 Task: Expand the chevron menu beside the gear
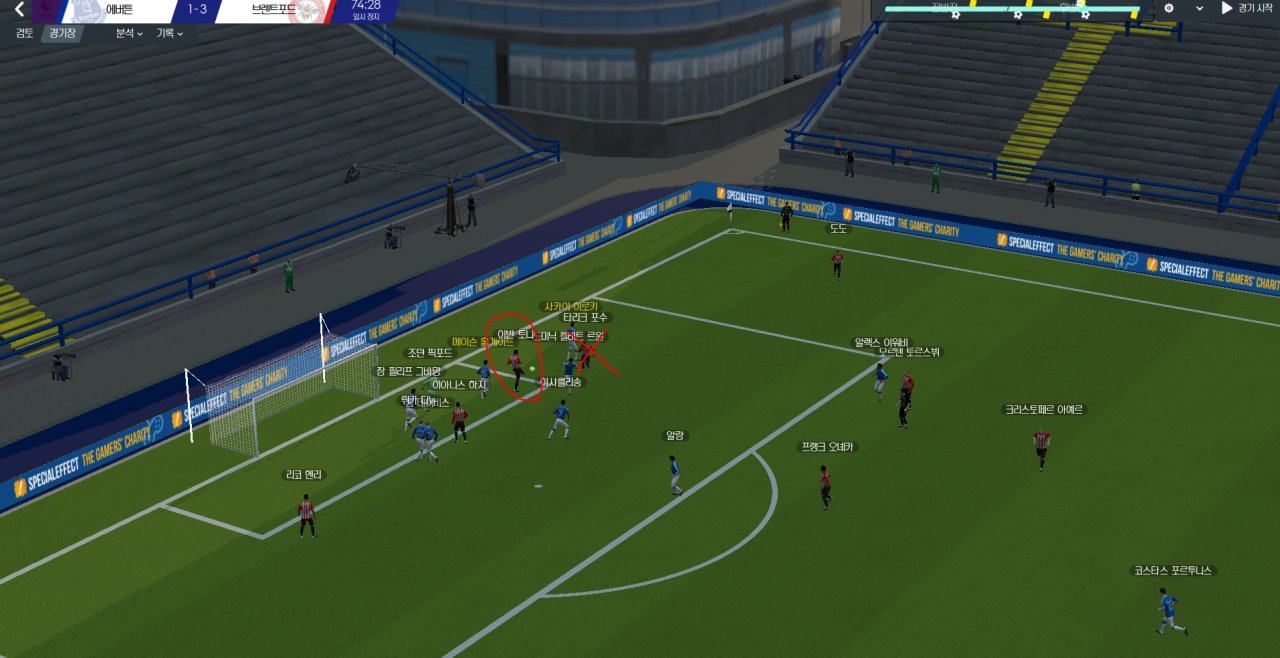1199,8
